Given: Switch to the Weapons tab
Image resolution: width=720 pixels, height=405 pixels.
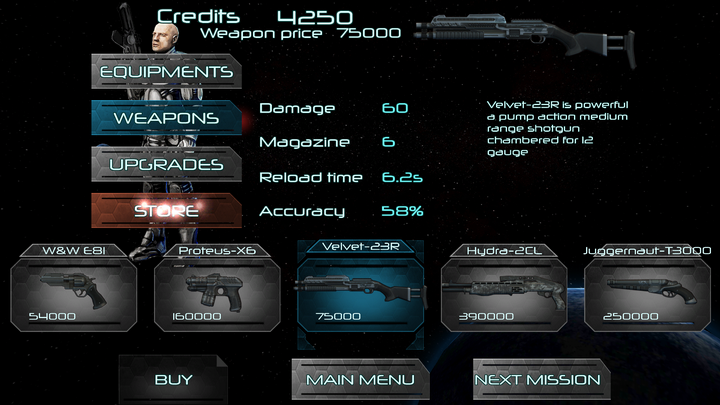Looking at the screenshot, I should click(x=165, y=118).
